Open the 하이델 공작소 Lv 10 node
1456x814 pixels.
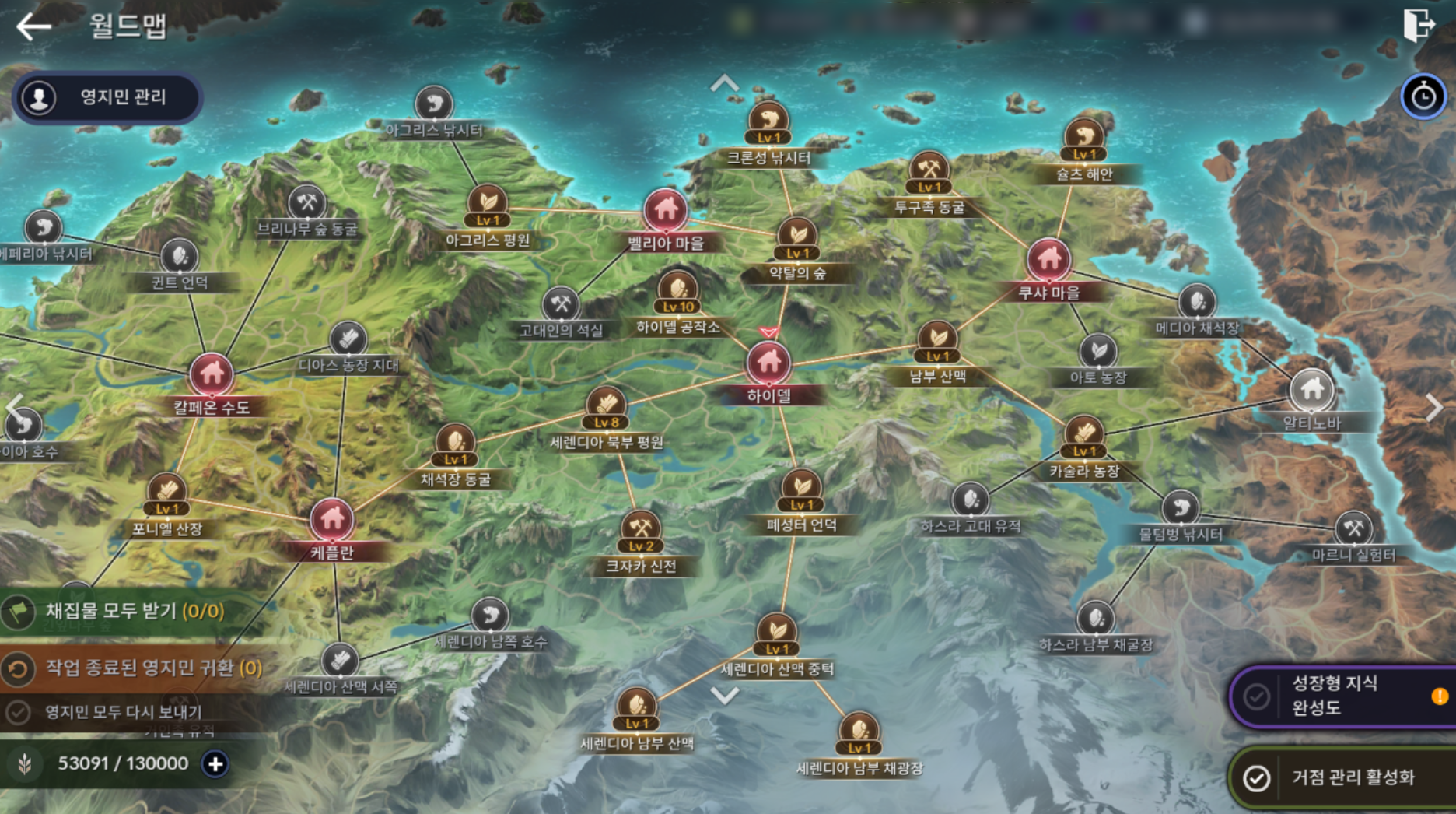pyautogui.click(x=678, y=293)
